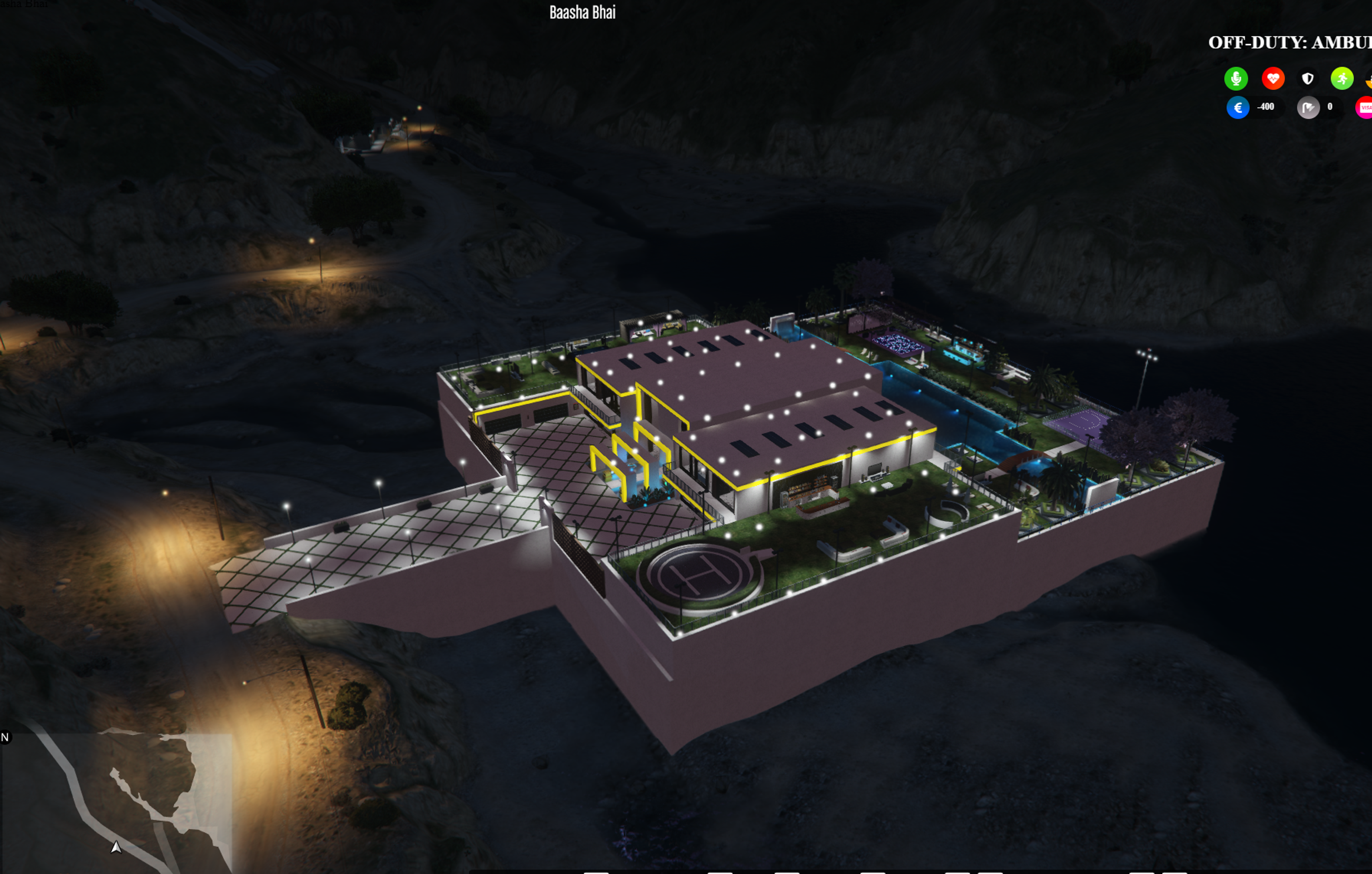The image size is (1372, 874).
Task: Click the player arrow on the minimap
Action: [x=116, y=848]
